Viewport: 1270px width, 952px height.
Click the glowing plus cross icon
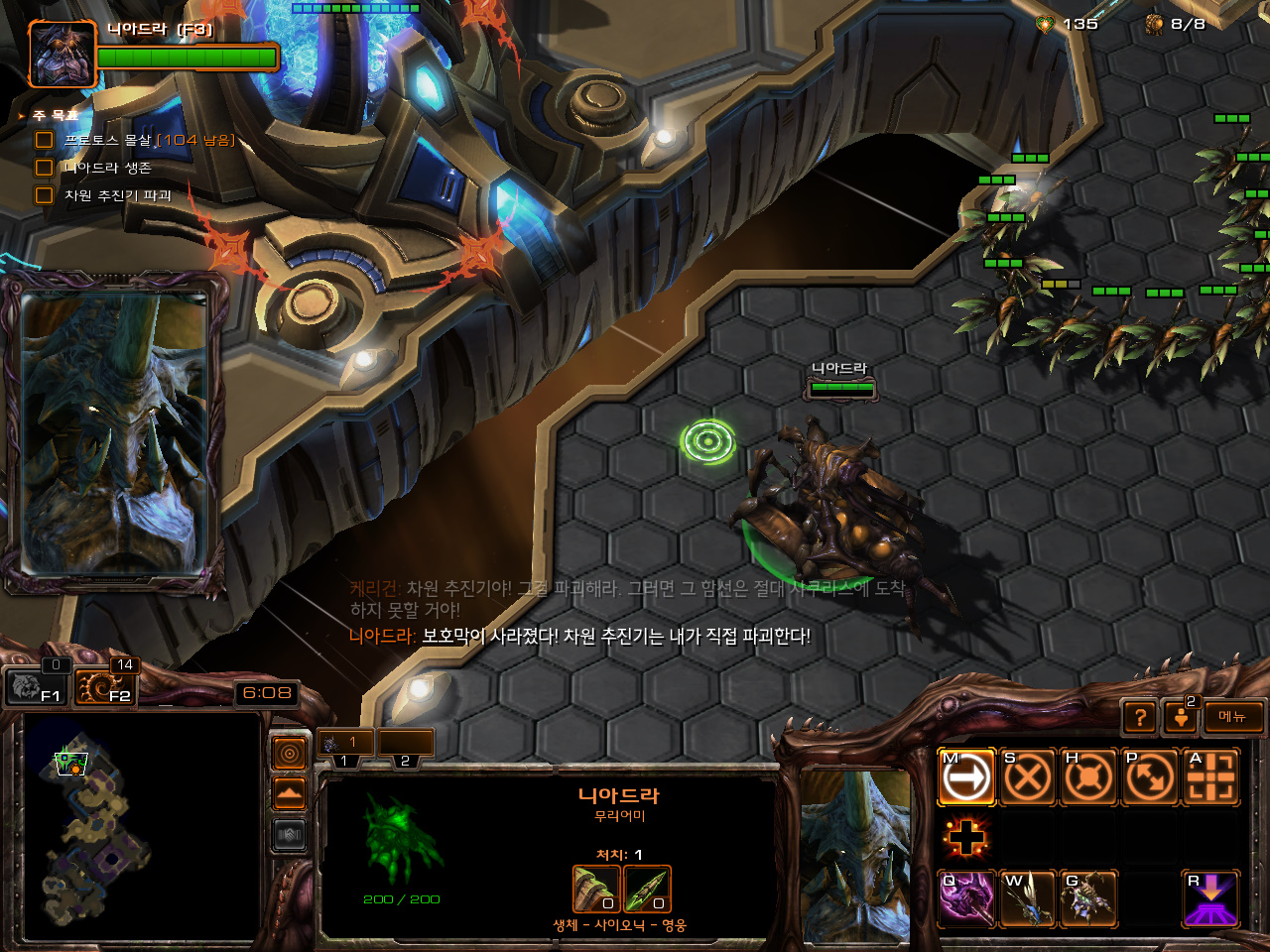tap(966, 838)
